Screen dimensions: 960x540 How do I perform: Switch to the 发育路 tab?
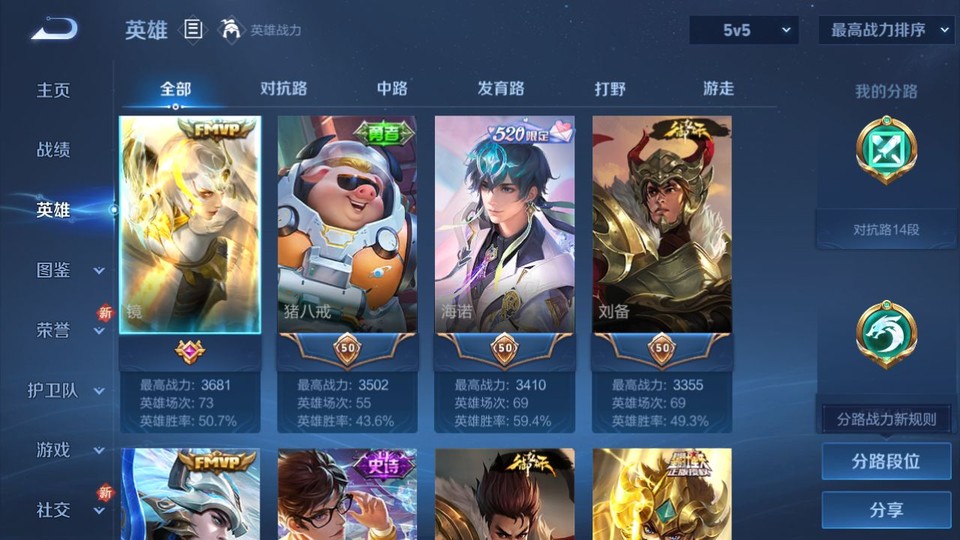click(501, 88)
